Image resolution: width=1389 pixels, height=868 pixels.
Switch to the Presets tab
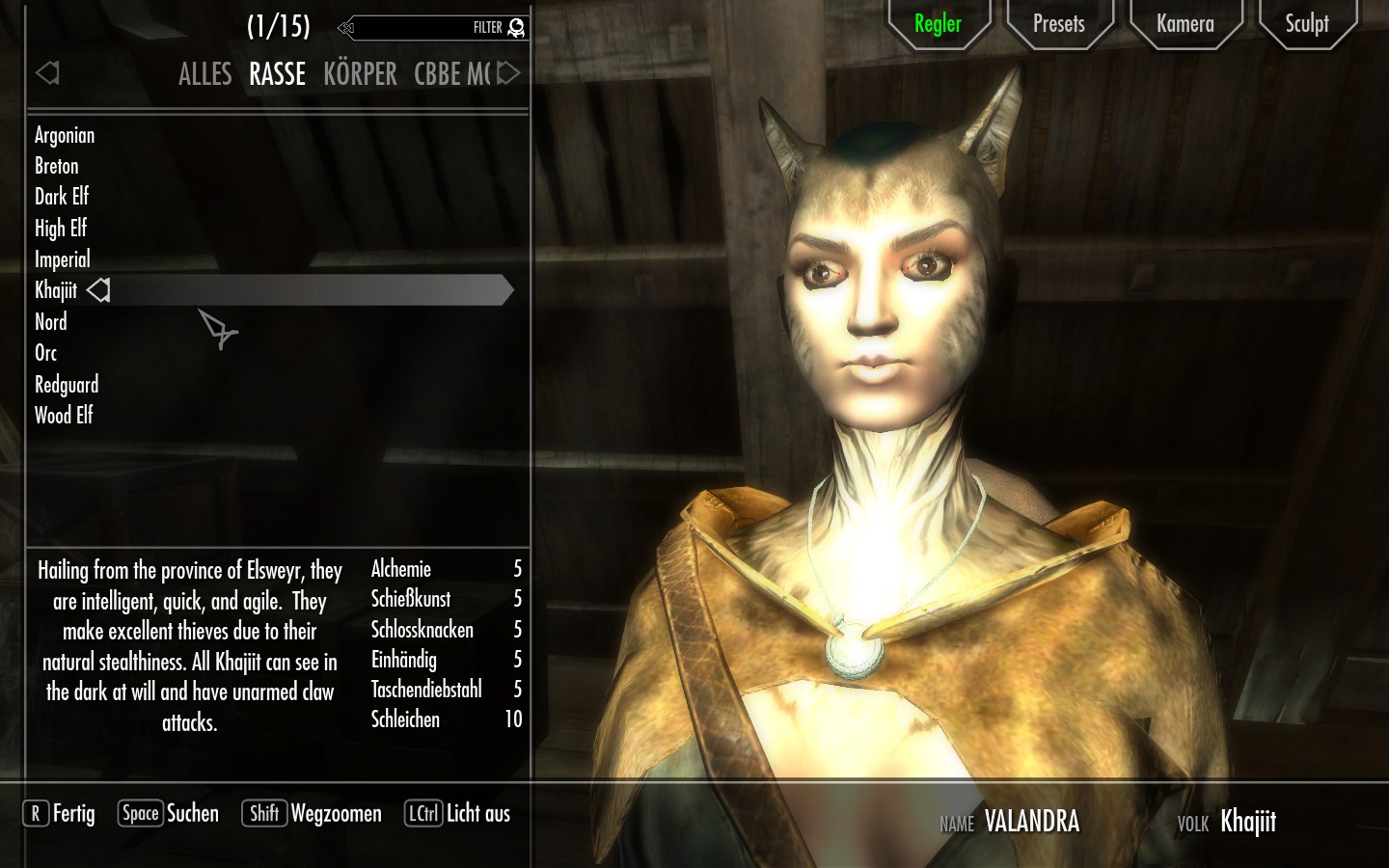coord(1059,24)
